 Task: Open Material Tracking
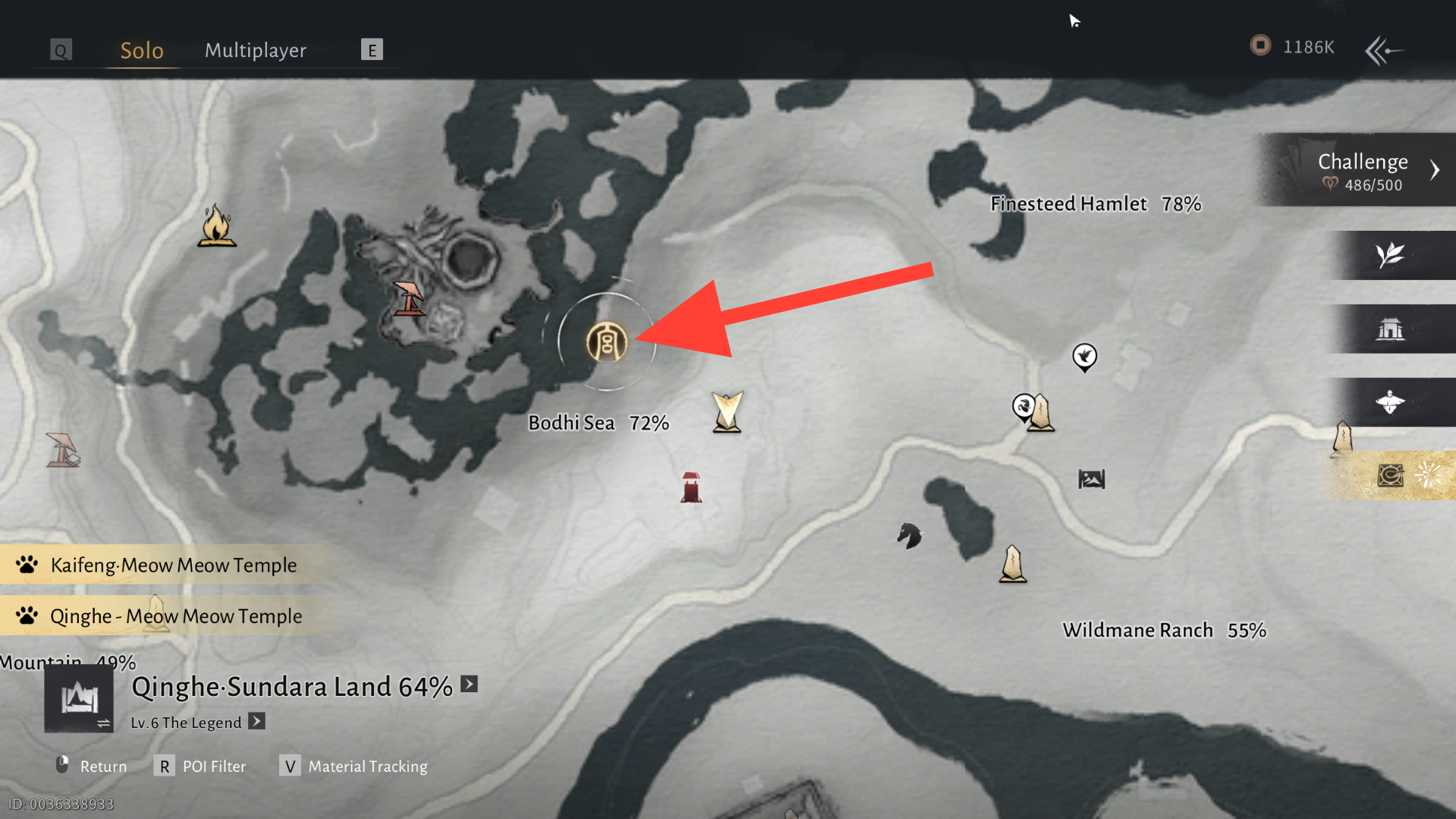click(354, 766)
